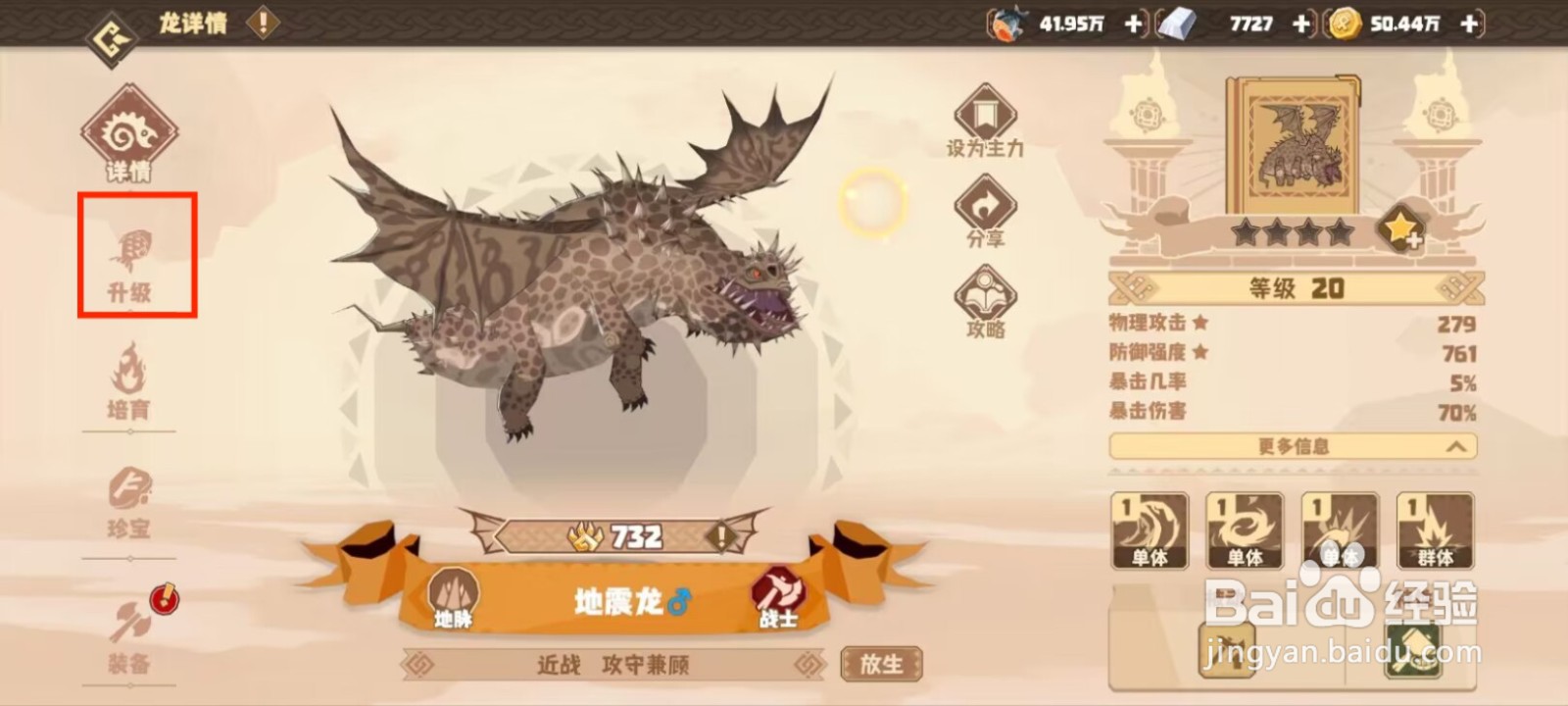Add fish resources via the plus button

click(x=1132, y=25)
